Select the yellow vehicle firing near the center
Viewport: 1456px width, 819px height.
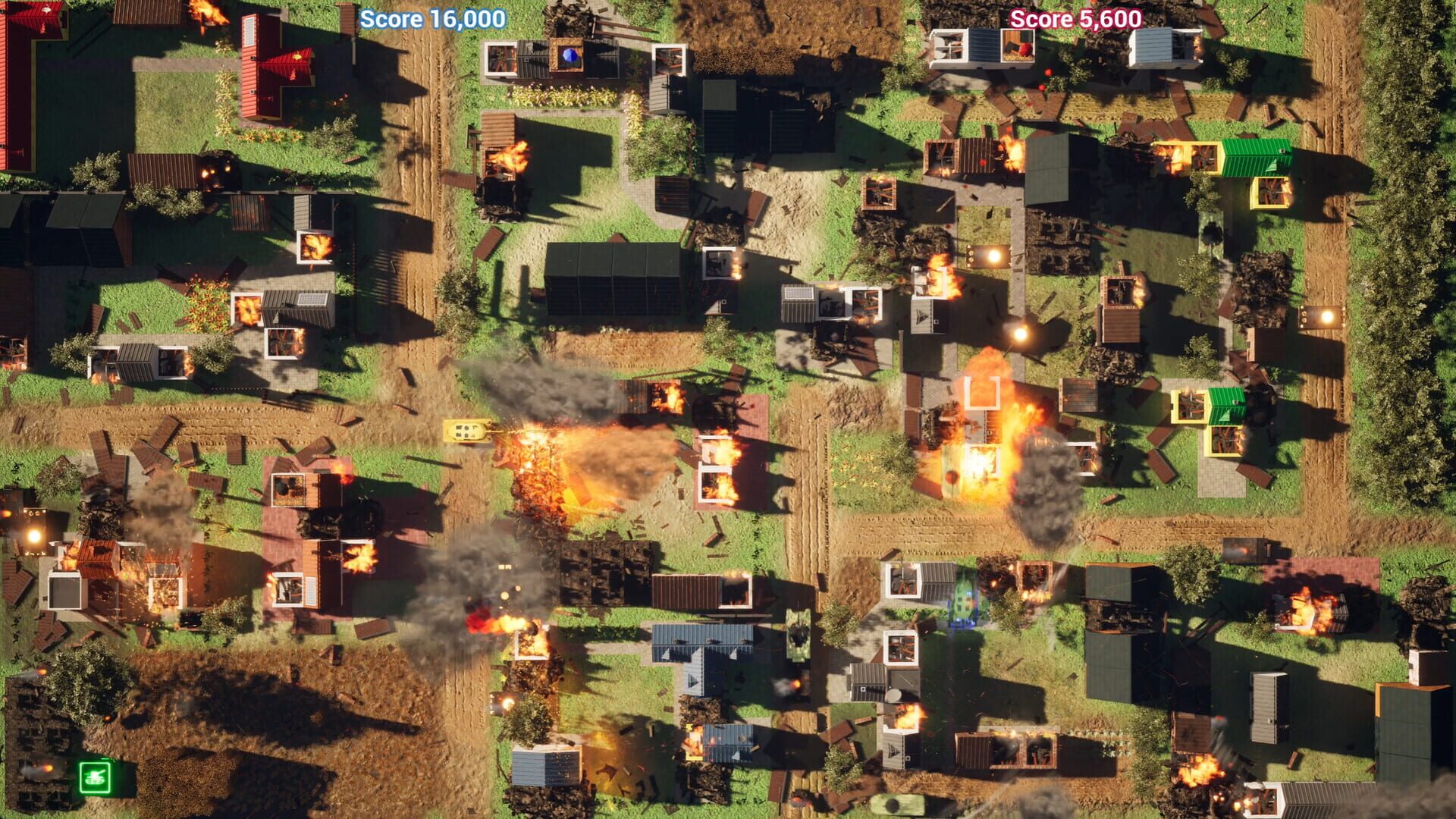pos(466,431)
